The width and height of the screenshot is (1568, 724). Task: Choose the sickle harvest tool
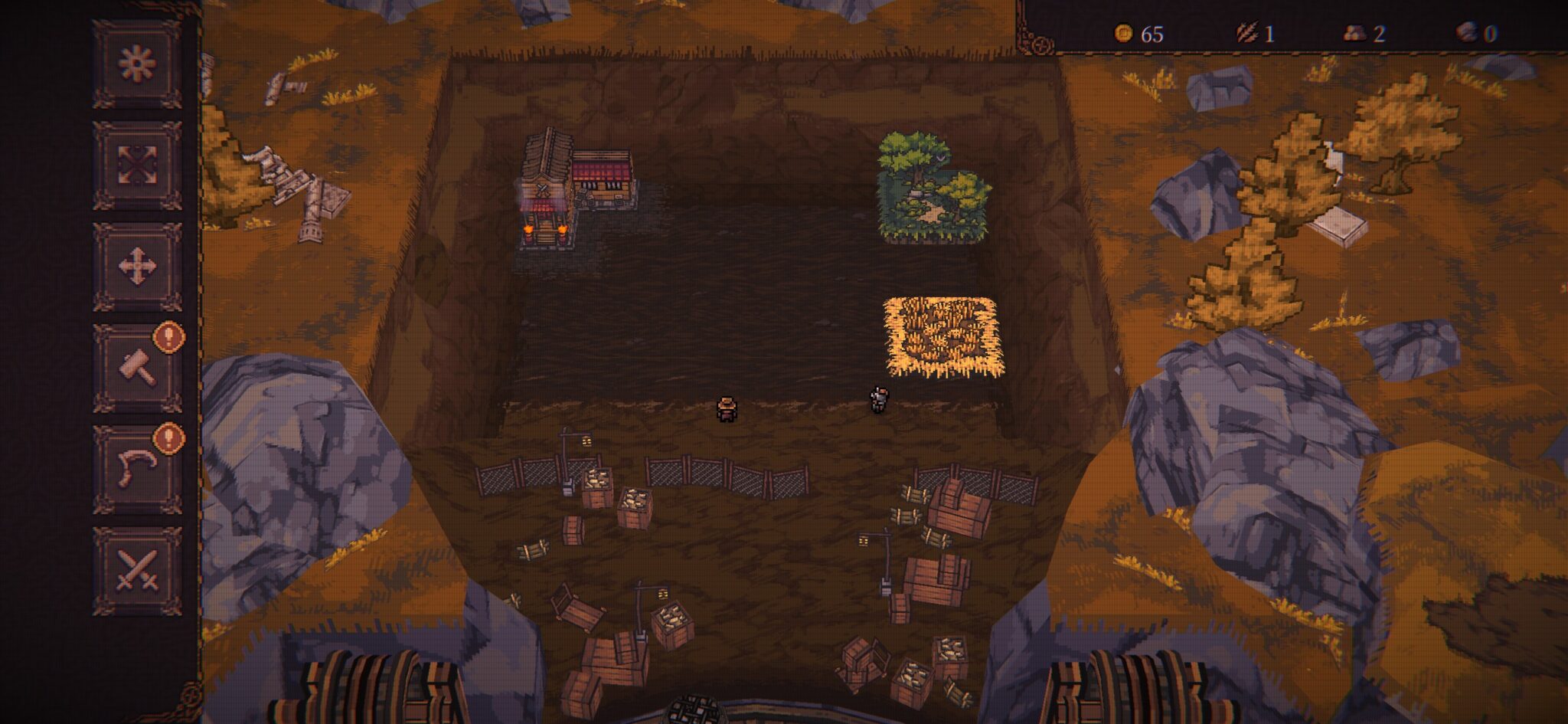tap(137, 469)
